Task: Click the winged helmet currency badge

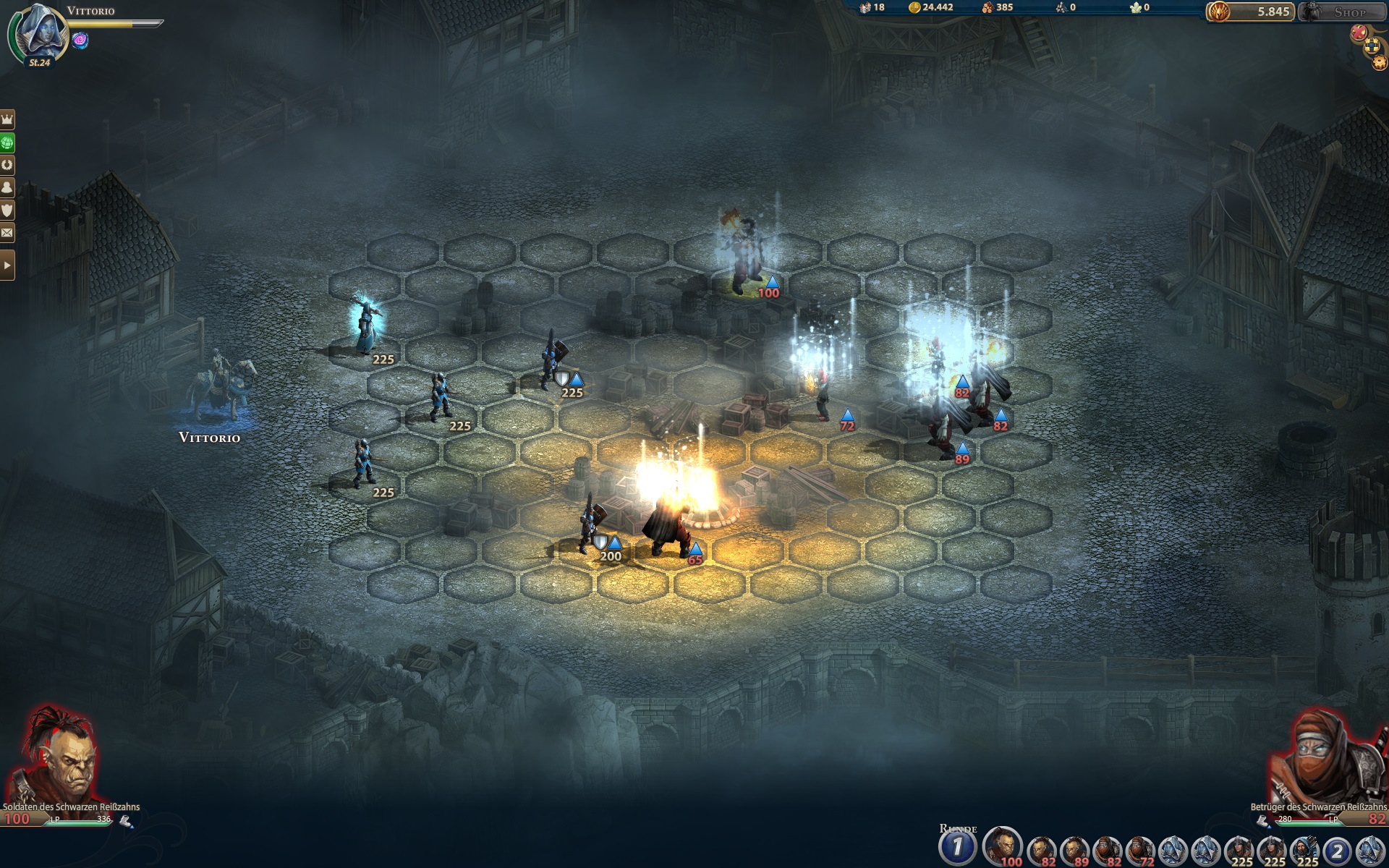Action: (x=1218, y=12)
